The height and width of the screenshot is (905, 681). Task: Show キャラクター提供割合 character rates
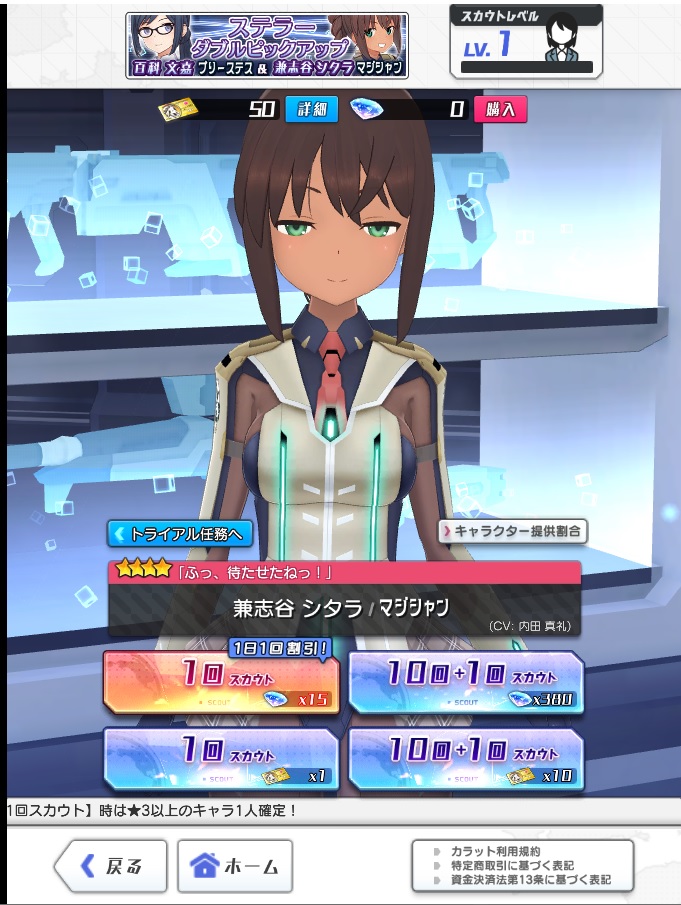pos(513,531)
